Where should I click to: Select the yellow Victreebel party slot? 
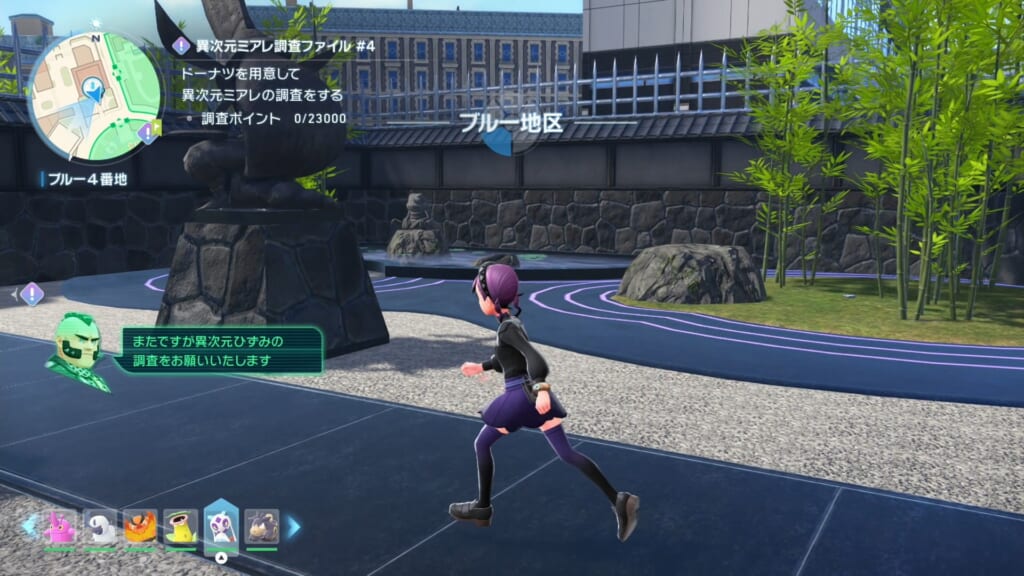click(x=181, y=526)
